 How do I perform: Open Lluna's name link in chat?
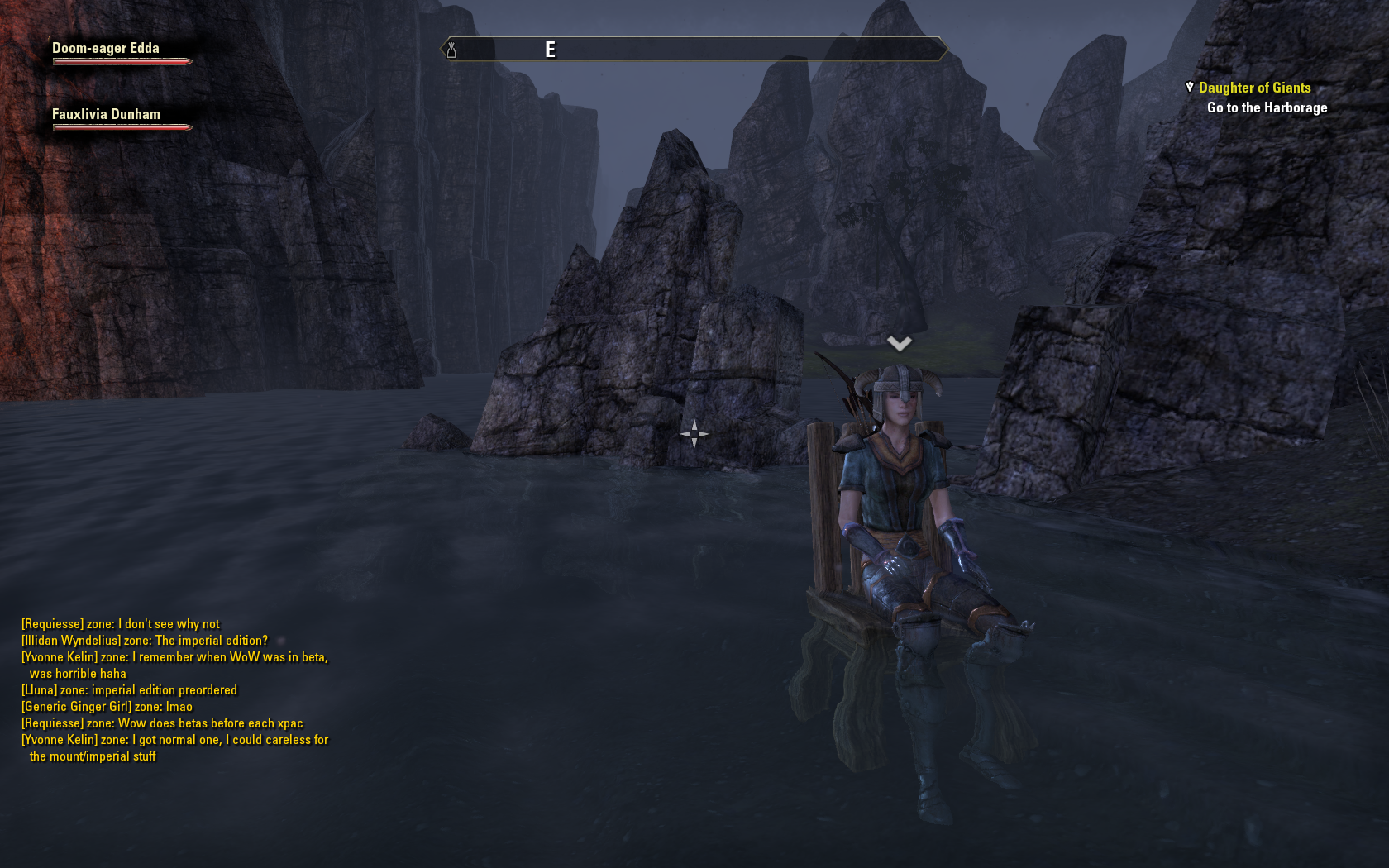[x=39, y=690]
